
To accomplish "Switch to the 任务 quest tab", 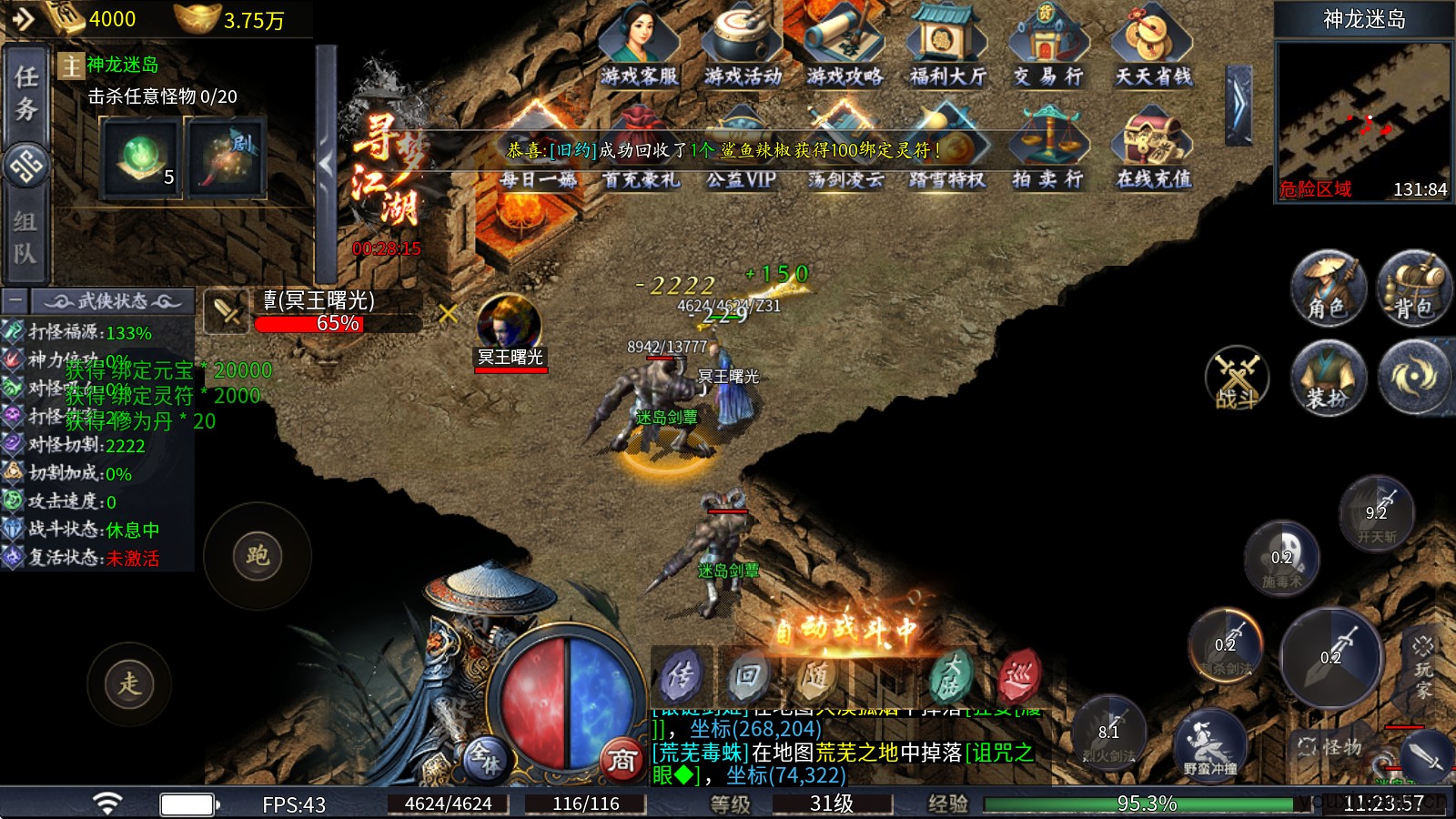I will pos(25,93).
